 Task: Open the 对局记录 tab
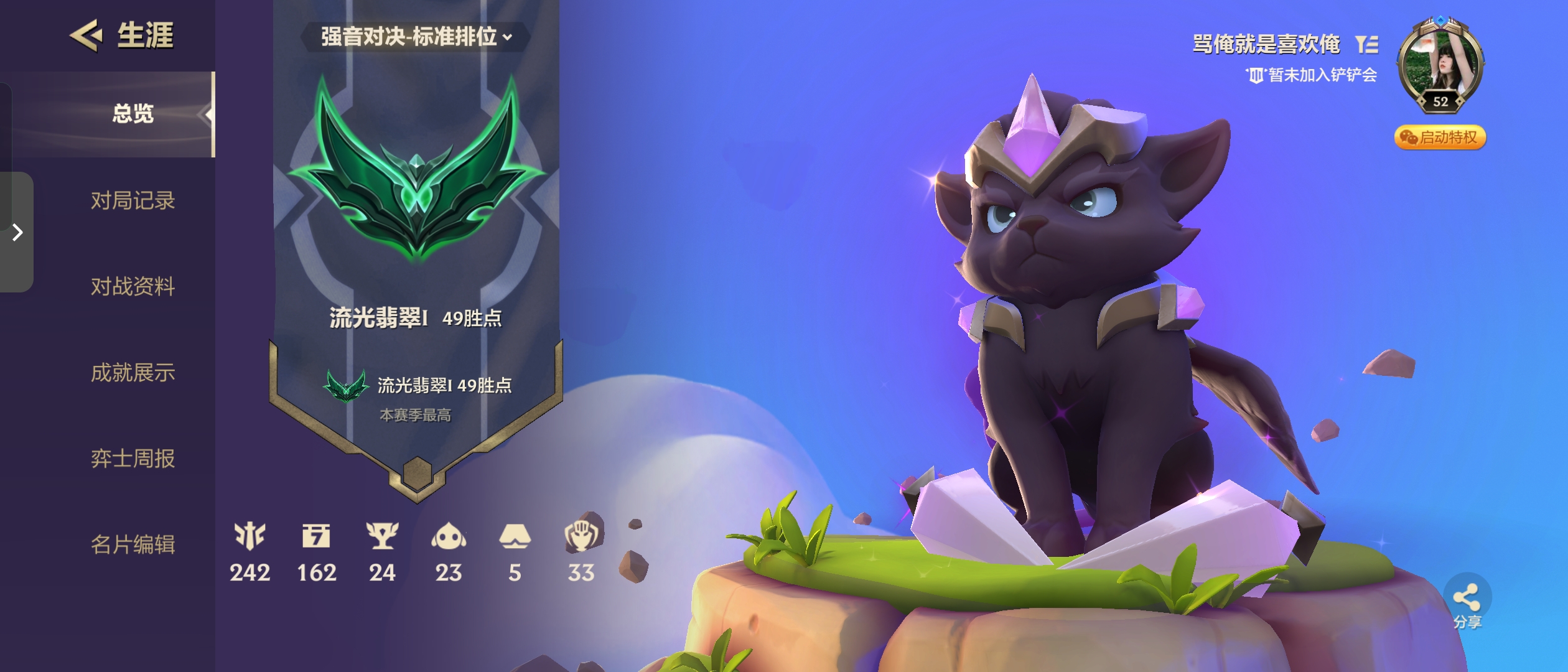click(x=133, y=201)
